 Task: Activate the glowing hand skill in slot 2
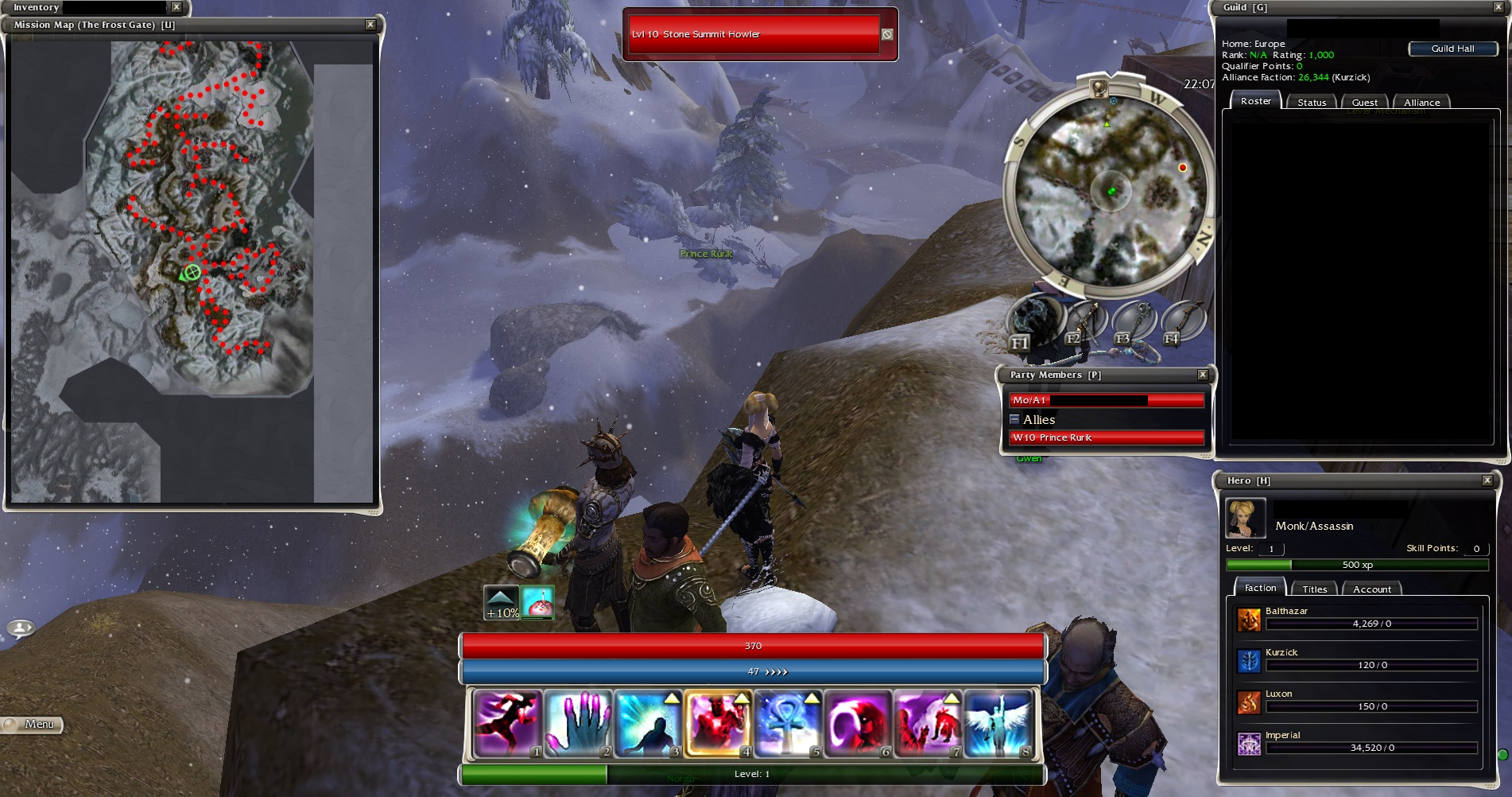coord(577,722)
